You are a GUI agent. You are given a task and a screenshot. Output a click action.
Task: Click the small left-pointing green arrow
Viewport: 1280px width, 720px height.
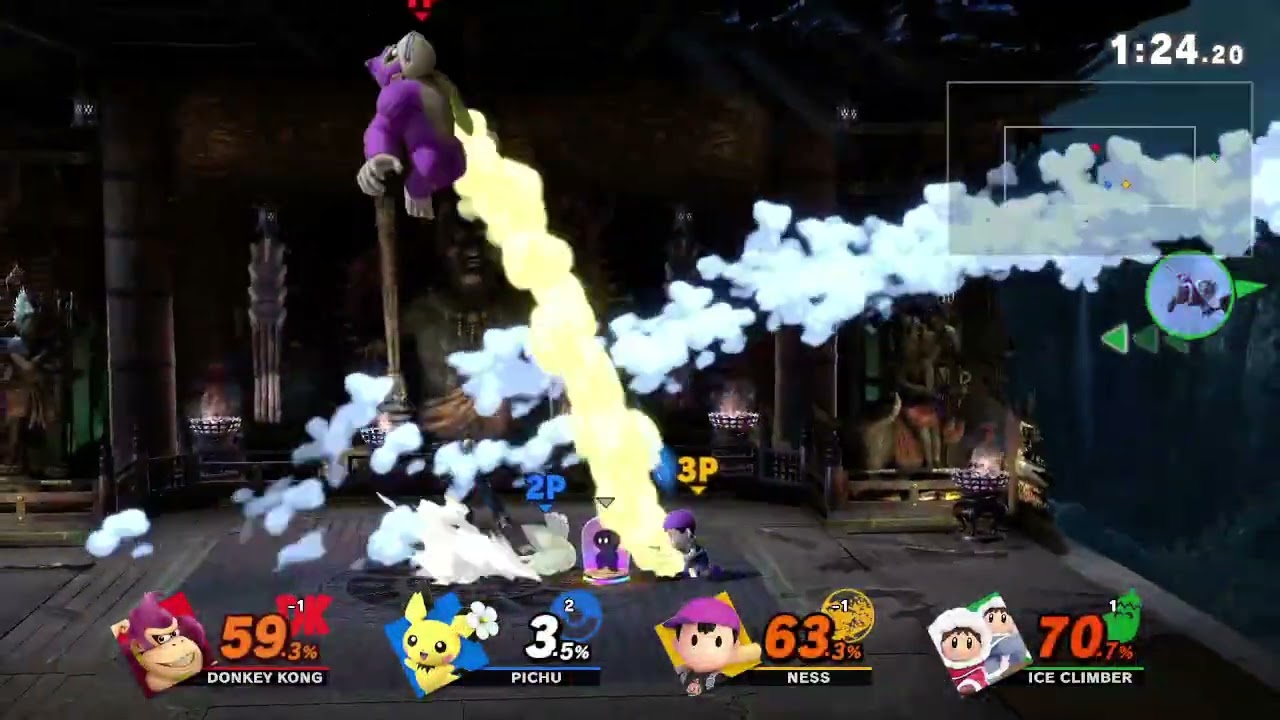[1117, 340]
